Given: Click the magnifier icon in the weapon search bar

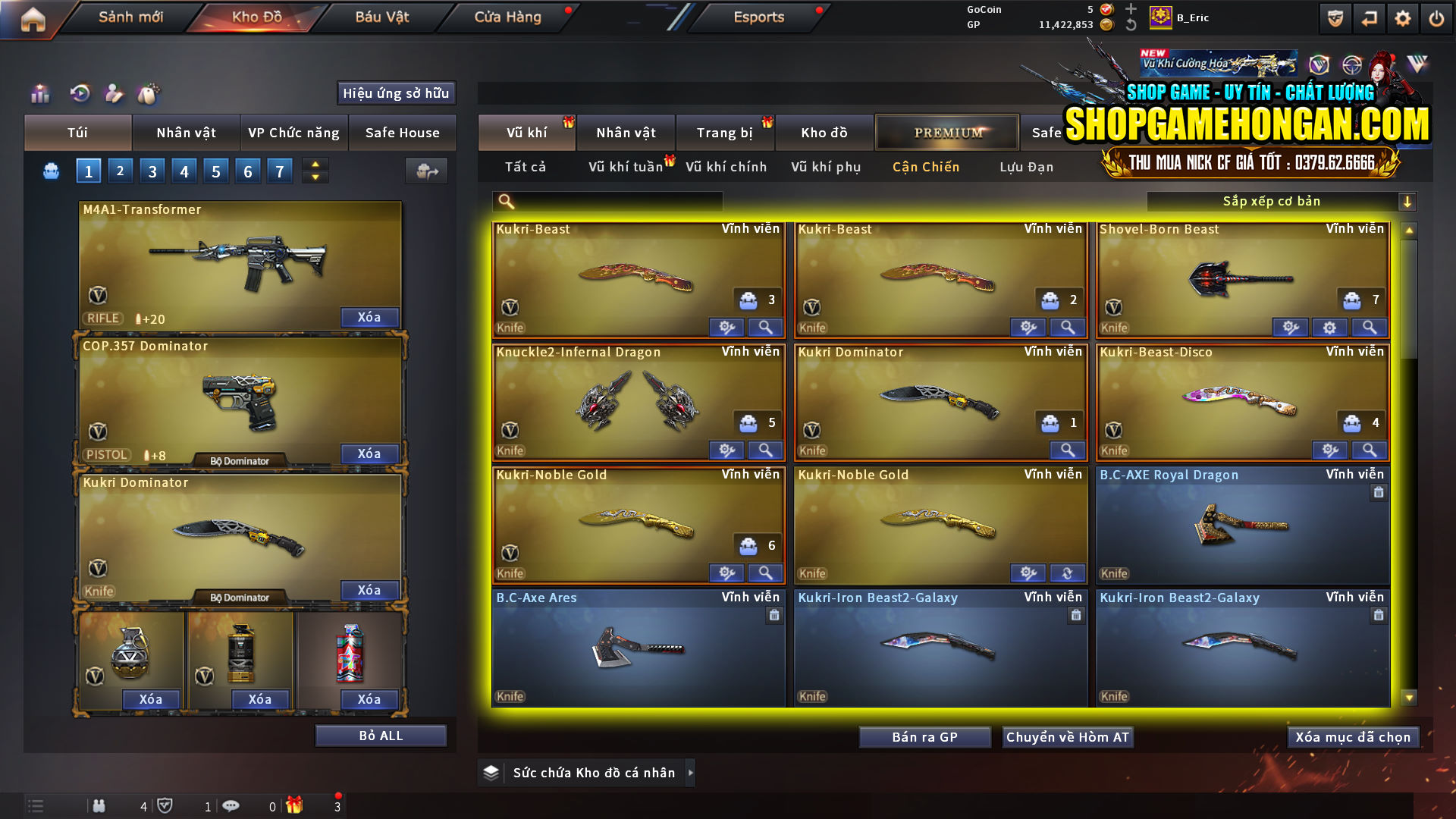Looking at the screenshot, I should click(507, 201).
